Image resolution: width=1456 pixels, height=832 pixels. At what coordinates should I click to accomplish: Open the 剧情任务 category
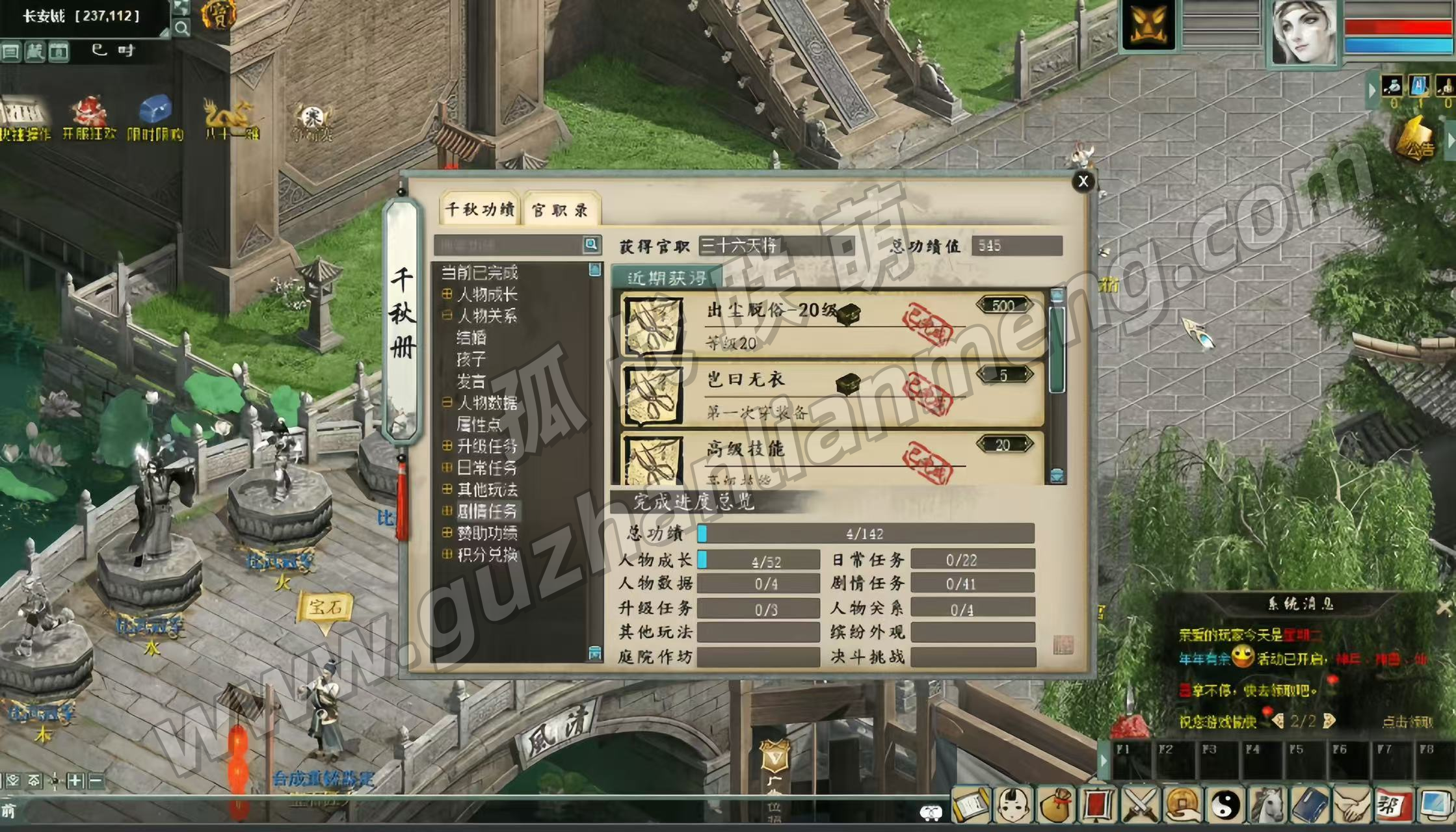coord(486,511)
